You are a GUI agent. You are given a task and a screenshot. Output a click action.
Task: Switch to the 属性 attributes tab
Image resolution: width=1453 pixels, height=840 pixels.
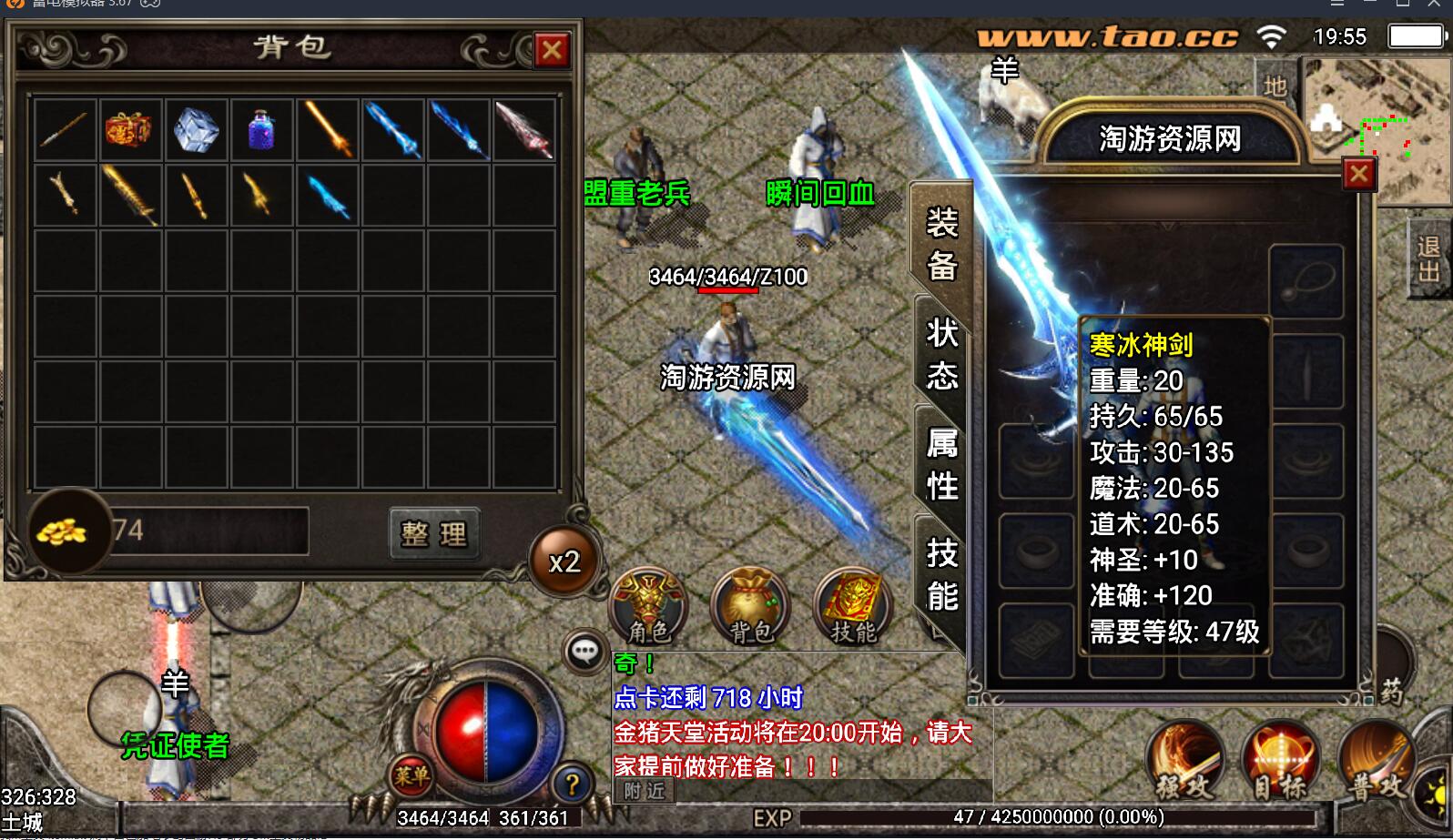[942, 464]
